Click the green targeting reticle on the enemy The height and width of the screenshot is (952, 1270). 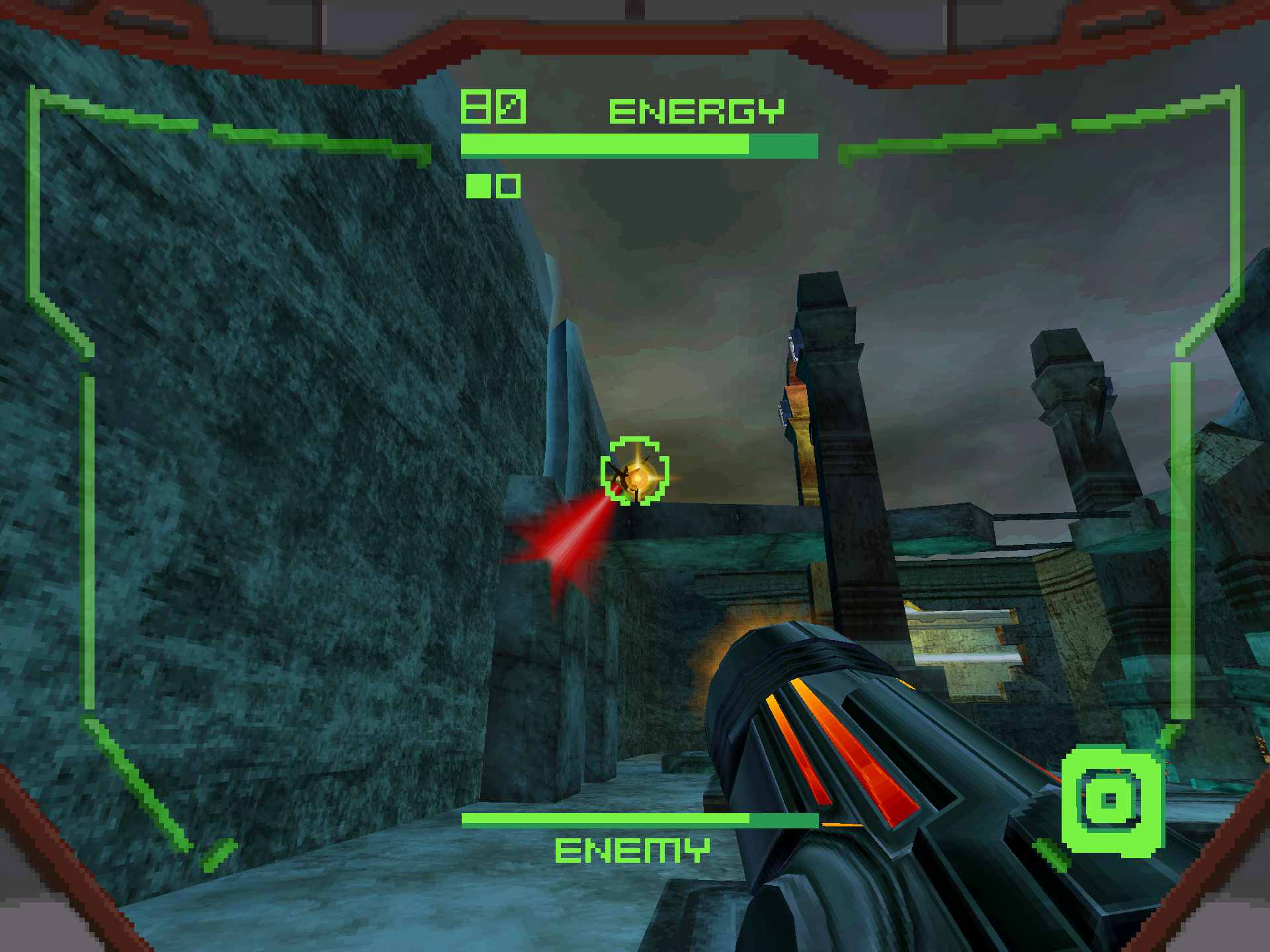[635, 472]
